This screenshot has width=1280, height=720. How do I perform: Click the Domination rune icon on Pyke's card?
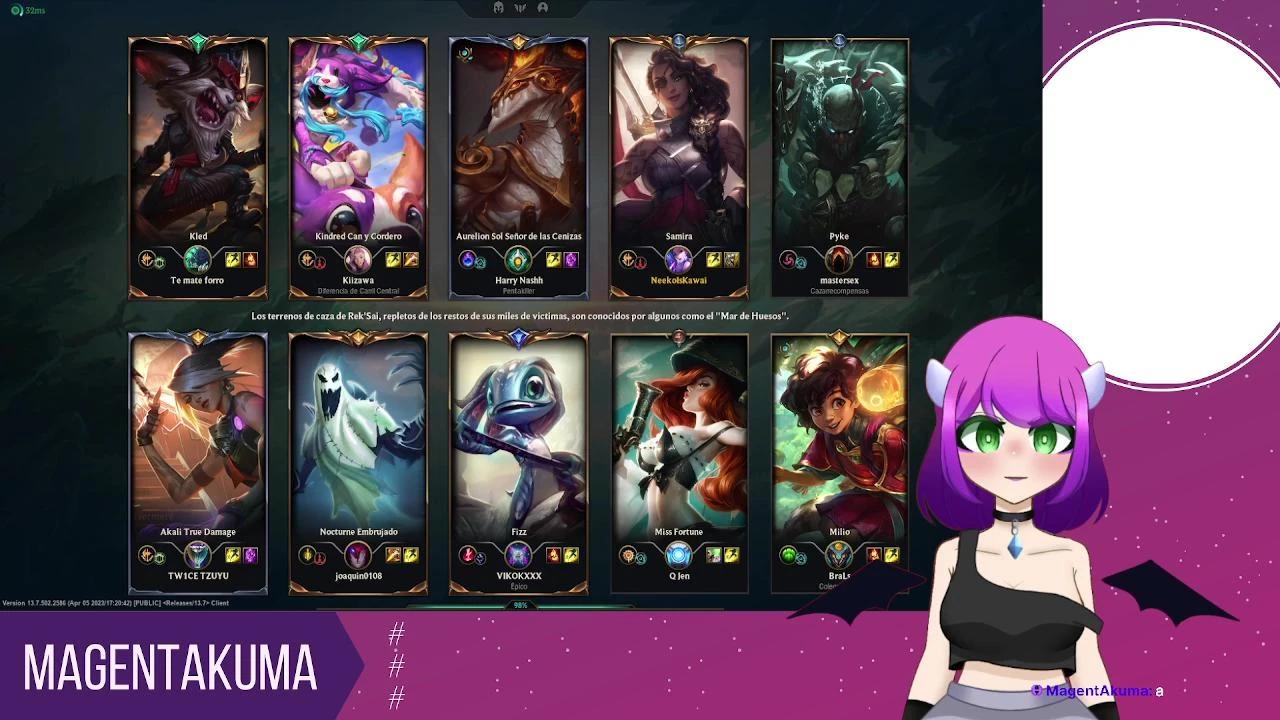[x=789, y=258]
